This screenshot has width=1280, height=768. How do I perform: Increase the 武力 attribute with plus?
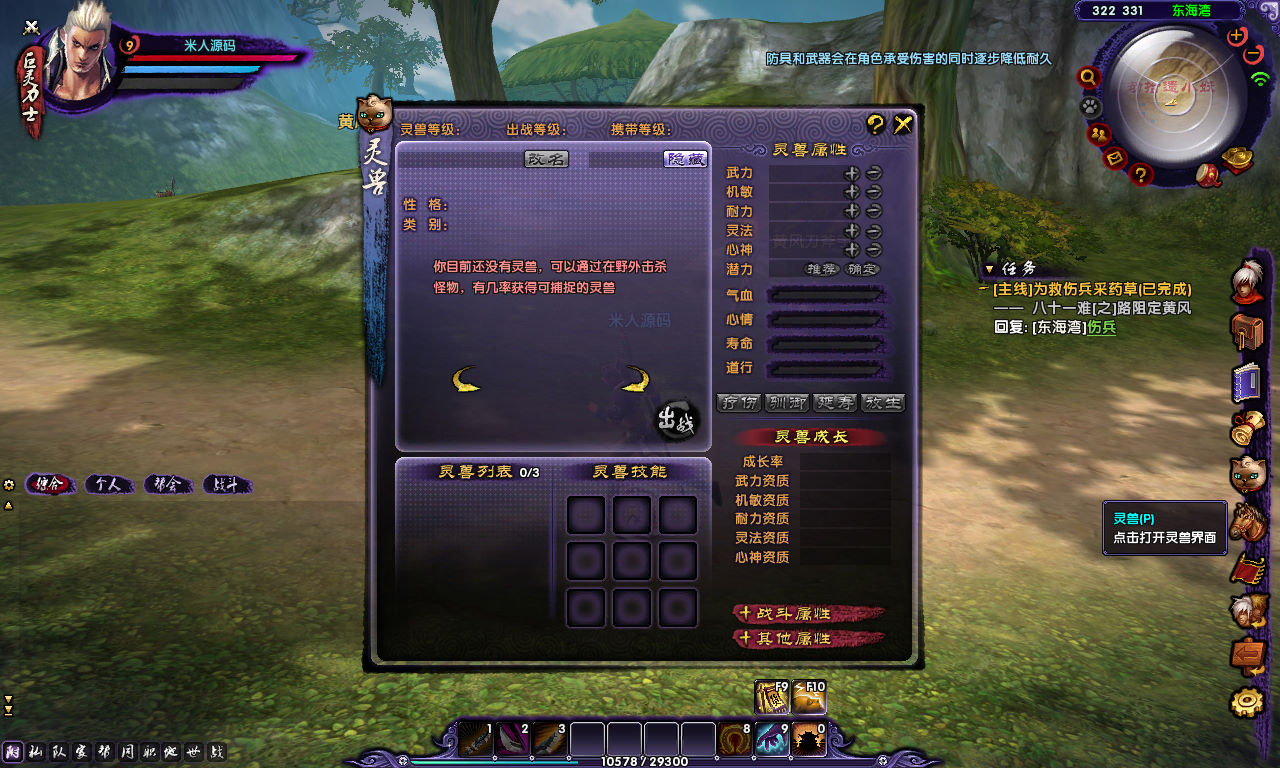(851, 173)
